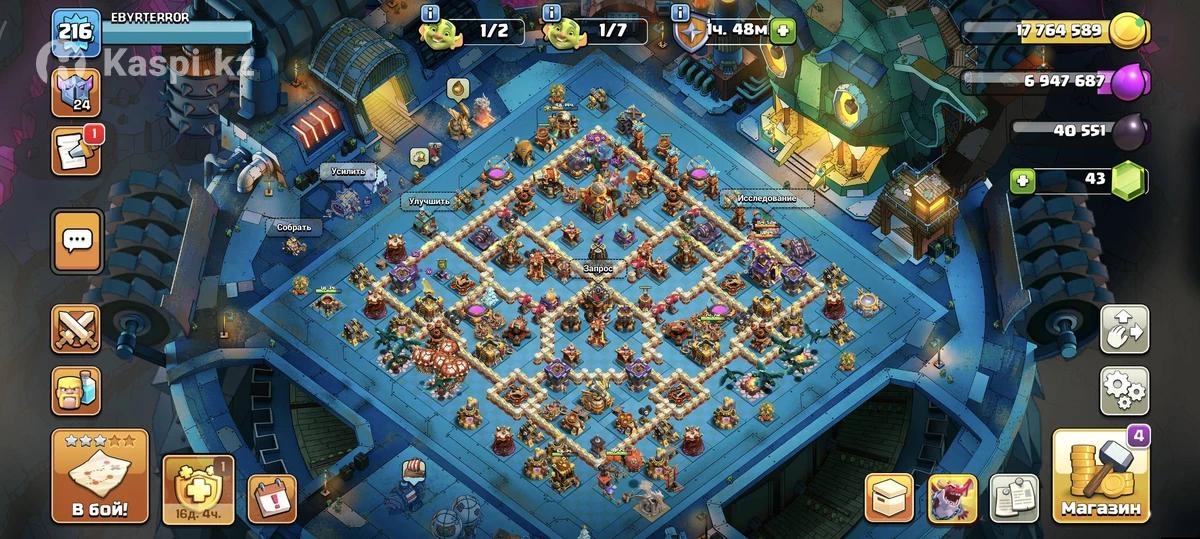Show info for the 1/2 builder counter
The height and width of the screenshot is (539, 1200).
click(430, 13)
